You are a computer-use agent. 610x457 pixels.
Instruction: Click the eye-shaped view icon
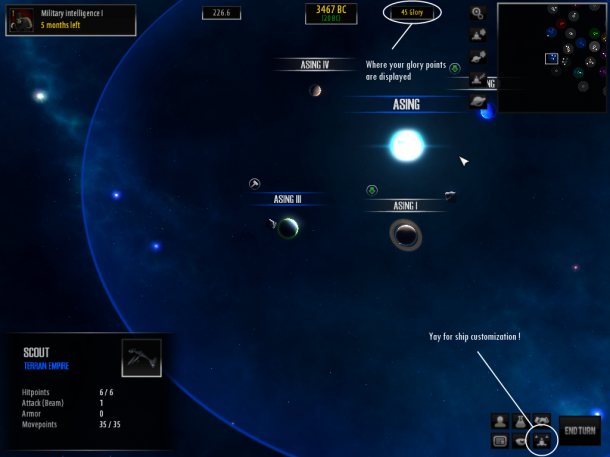tap(521, 440)
